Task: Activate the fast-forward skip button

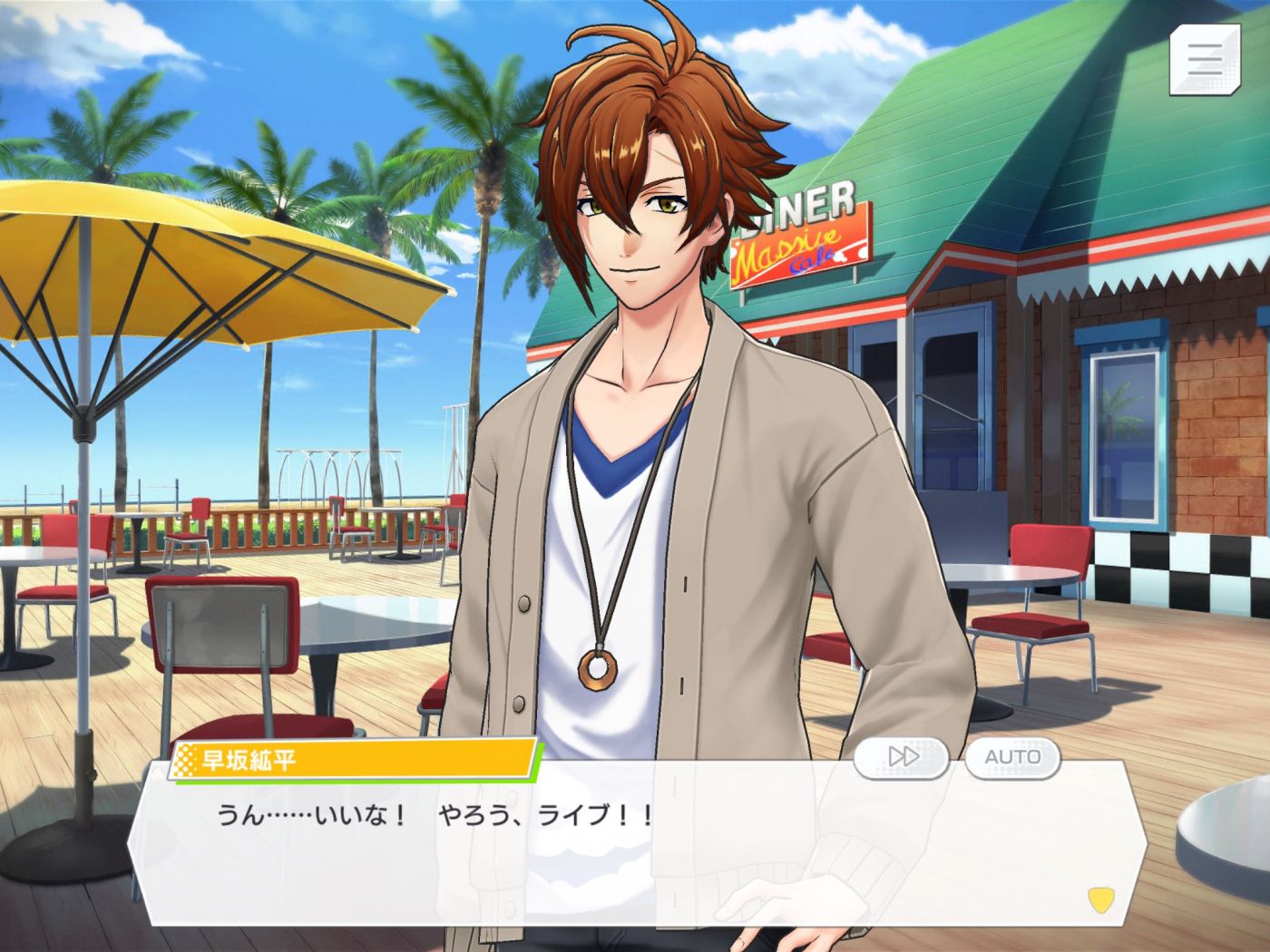Action: tap(902, 756)
